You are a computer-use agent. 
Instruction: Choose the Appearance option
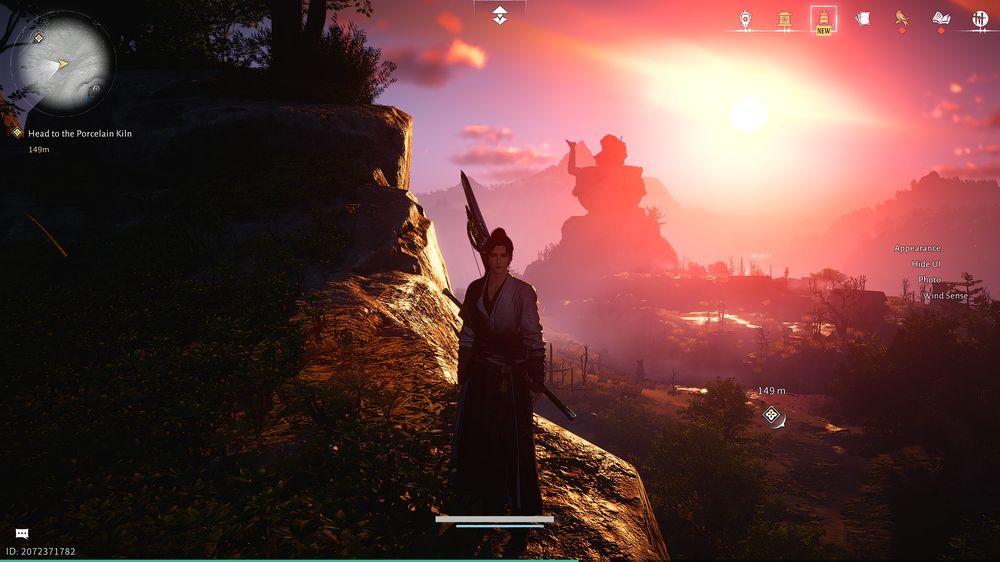[x=917, y=248]
